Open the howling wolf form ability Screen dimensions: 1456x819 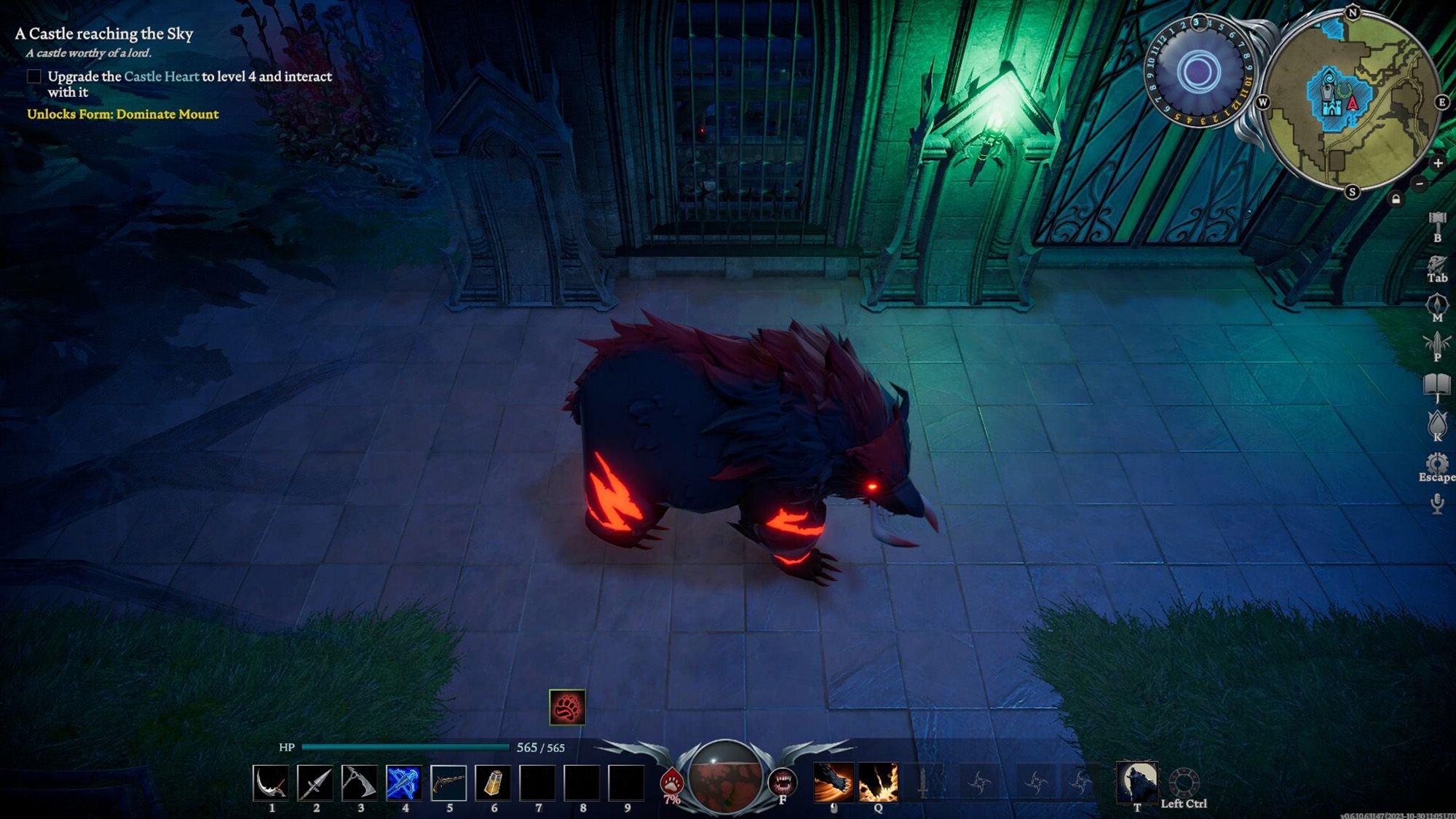click(1136, 783)
